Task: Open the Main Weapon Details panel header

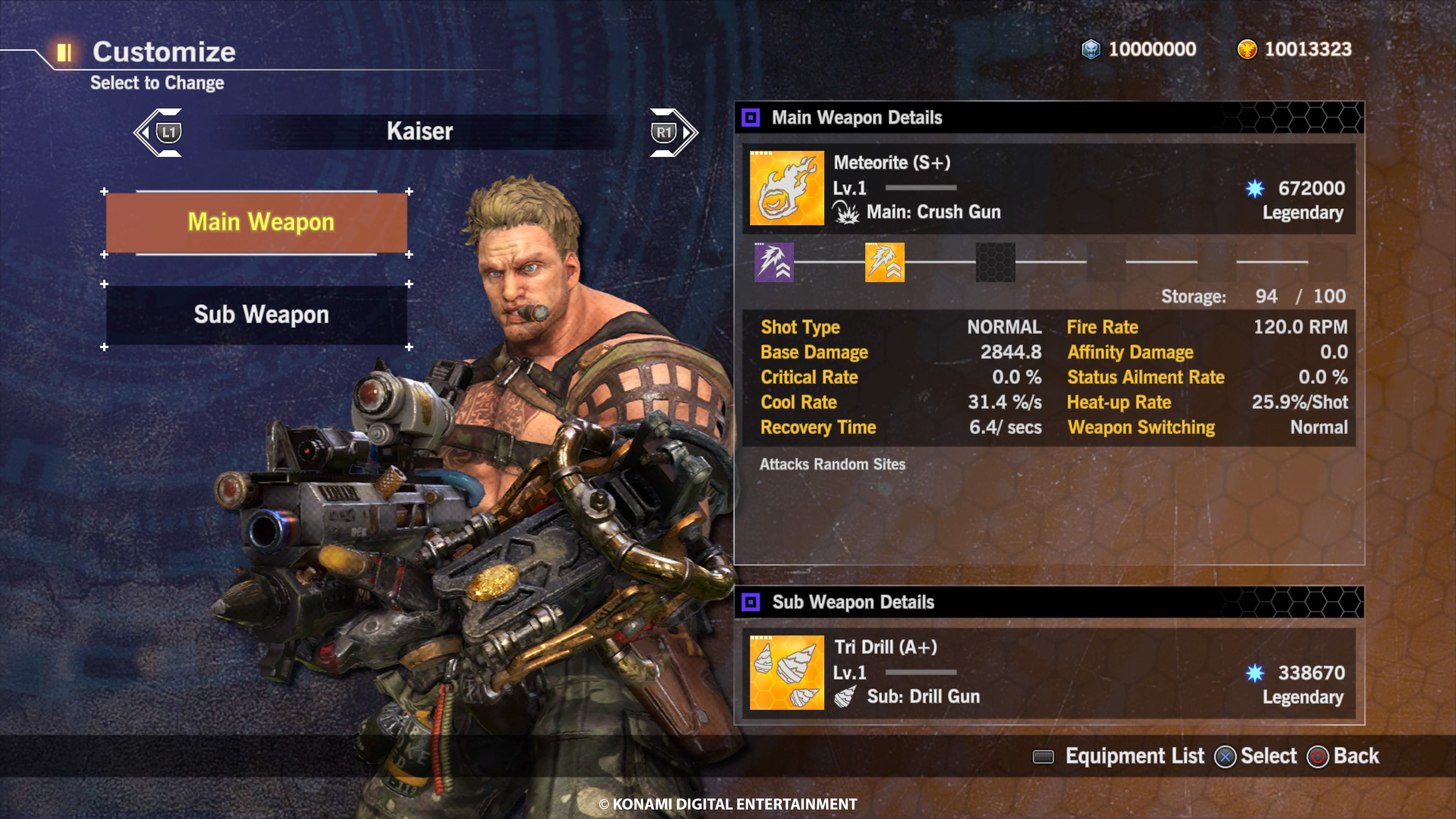Action: [x=856, y=118]
